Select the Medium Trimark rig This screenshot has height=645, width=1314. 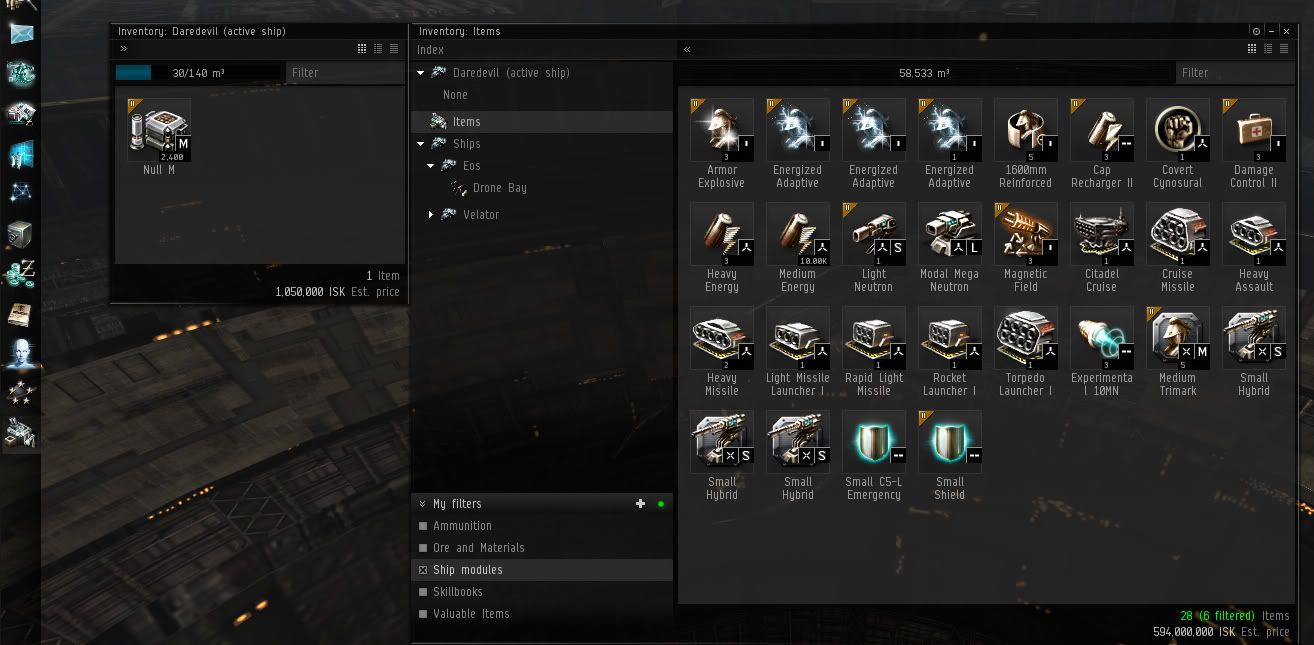click(x=1177, y=339)
